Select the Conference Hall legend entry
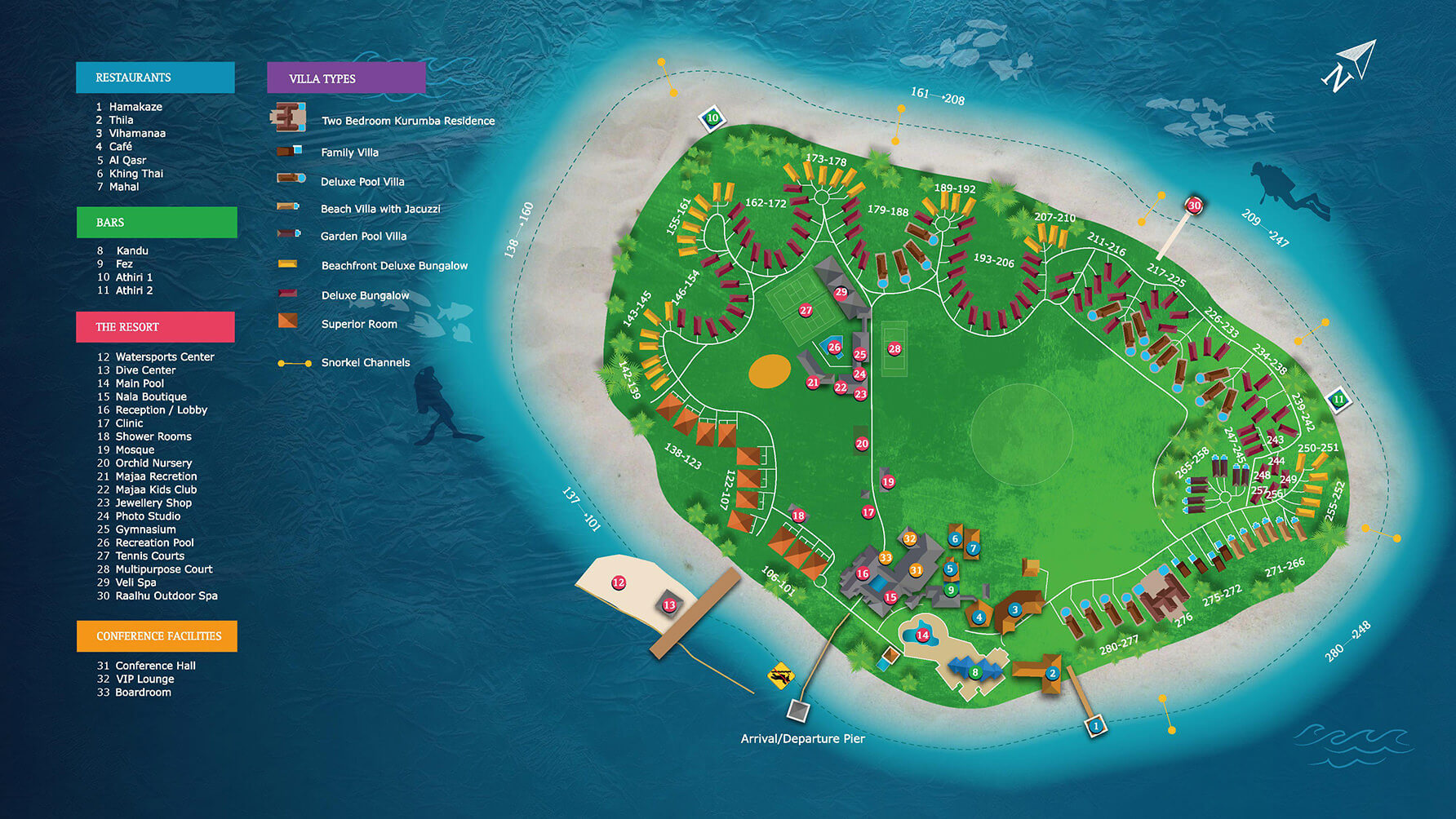1456x819 pixels. (155, 666)
